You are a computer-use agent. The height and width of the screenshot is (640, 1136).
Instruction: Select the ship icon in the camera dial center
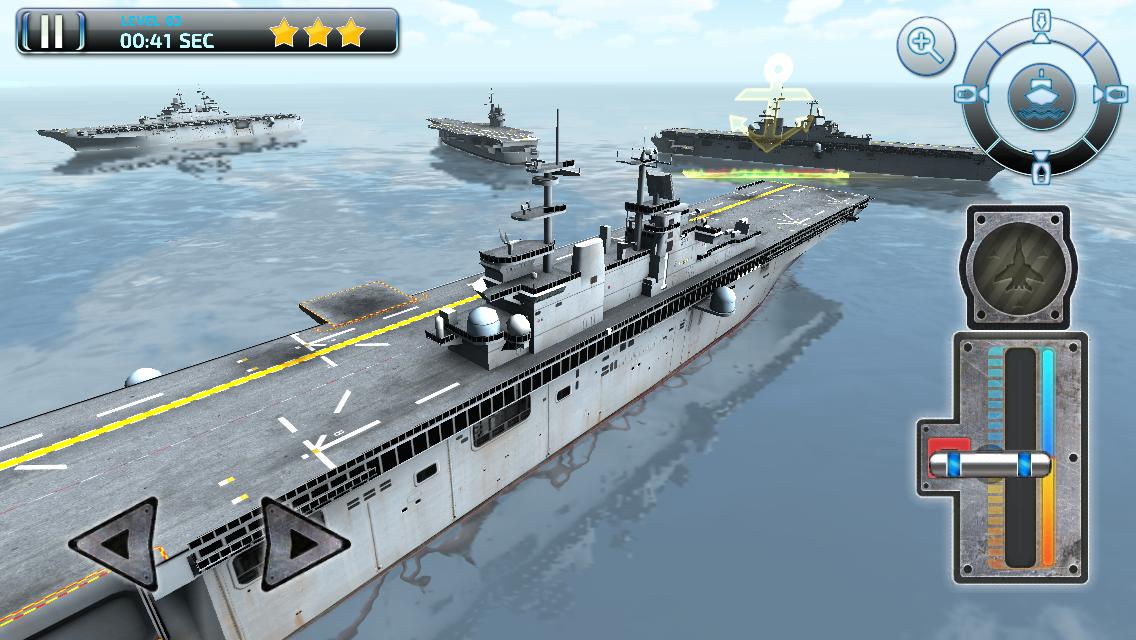(1040, 94)
